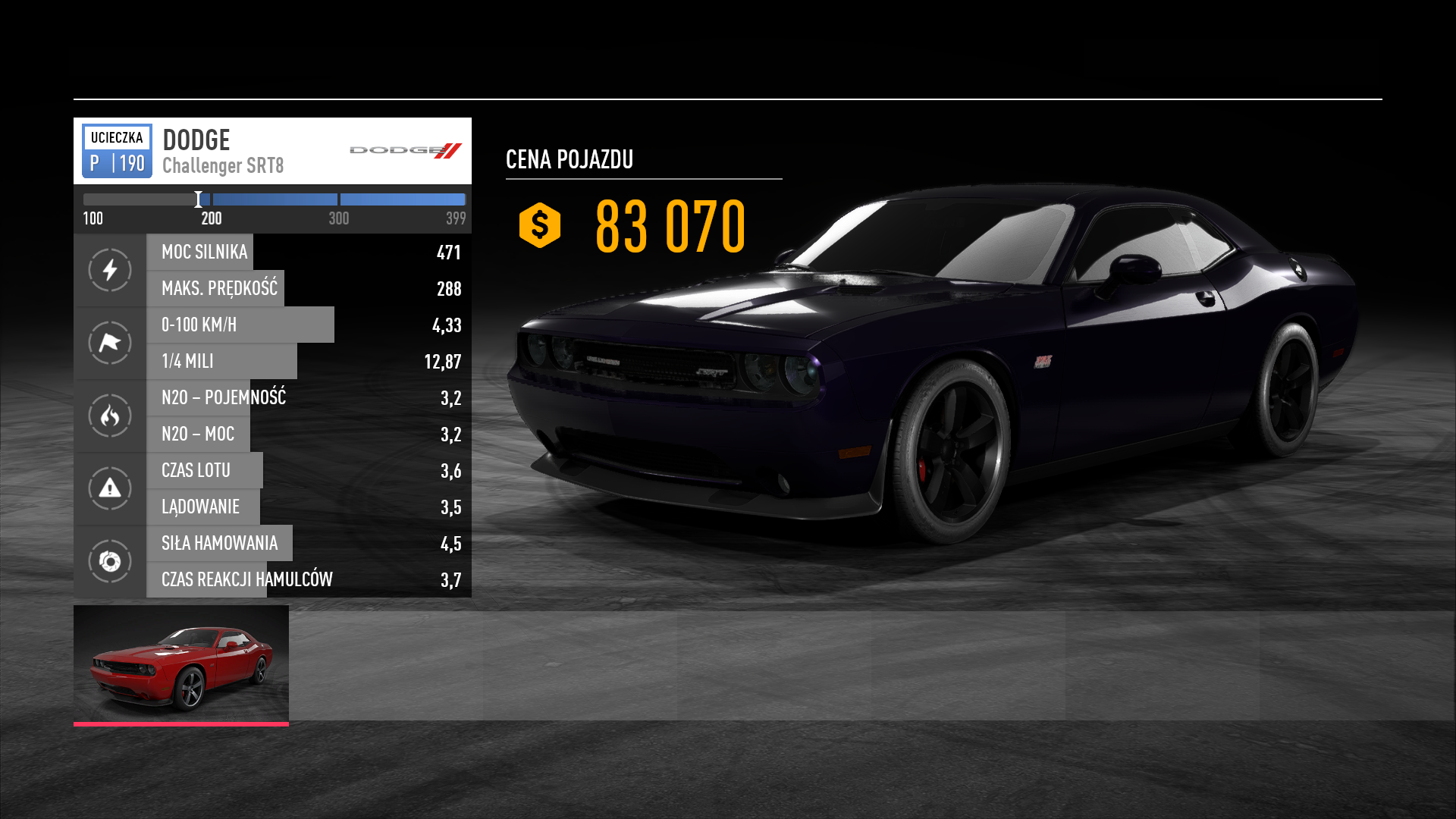This screenshot has width=1456, height=819.
Task: Select the Dodge Challenger SRT8 header card
Action: 272,151
